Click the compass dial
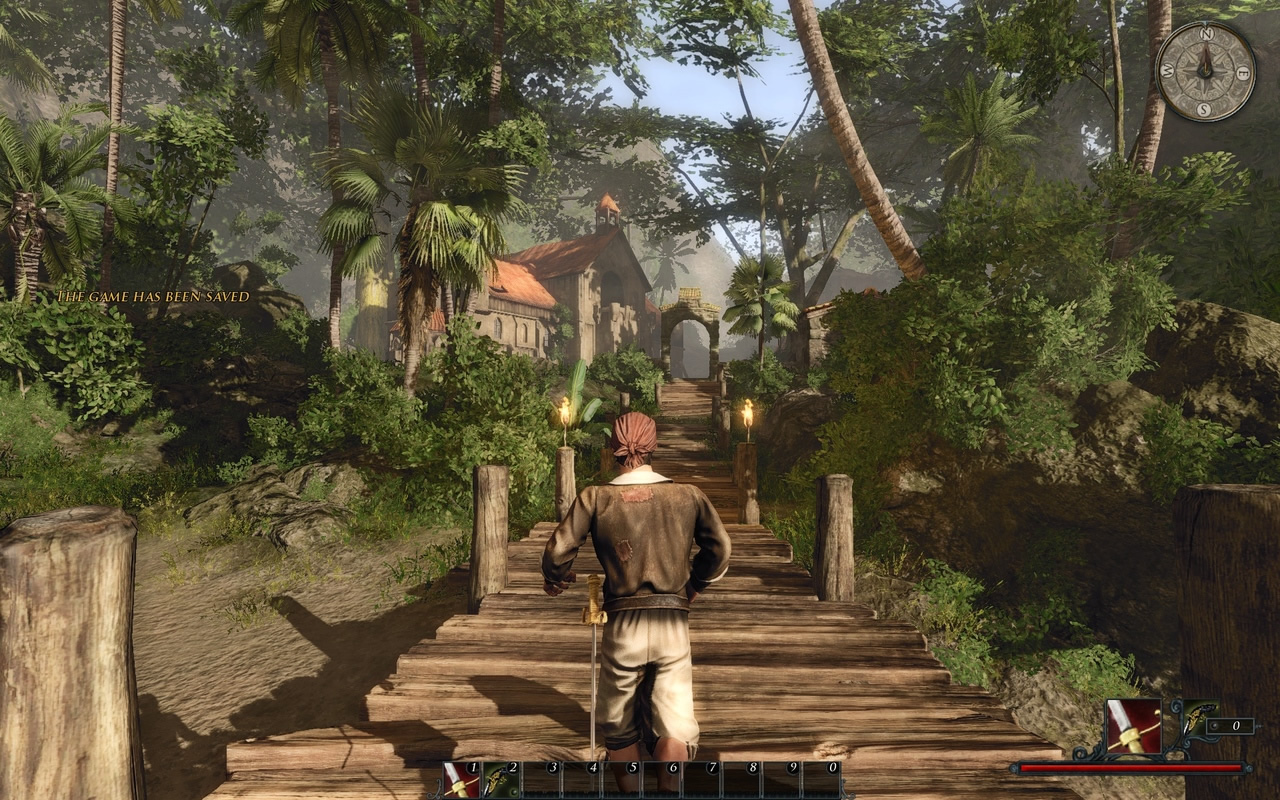Viewport: 1280px width, 800px height. (x=1205, y=71)
